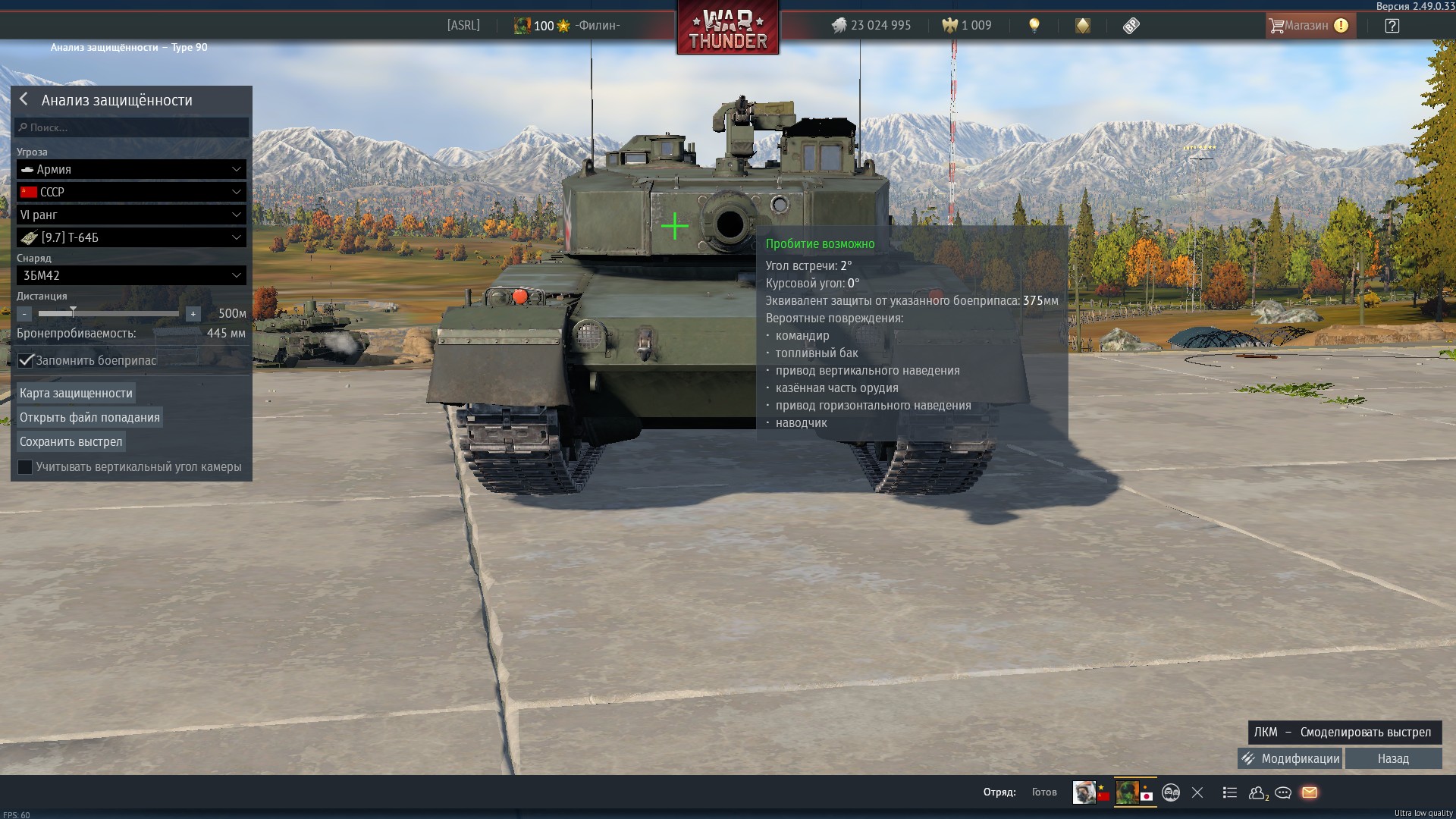Screen dimensions: 1456x819
Task: Click Открыть файл попадания
Action: (89, 417)
